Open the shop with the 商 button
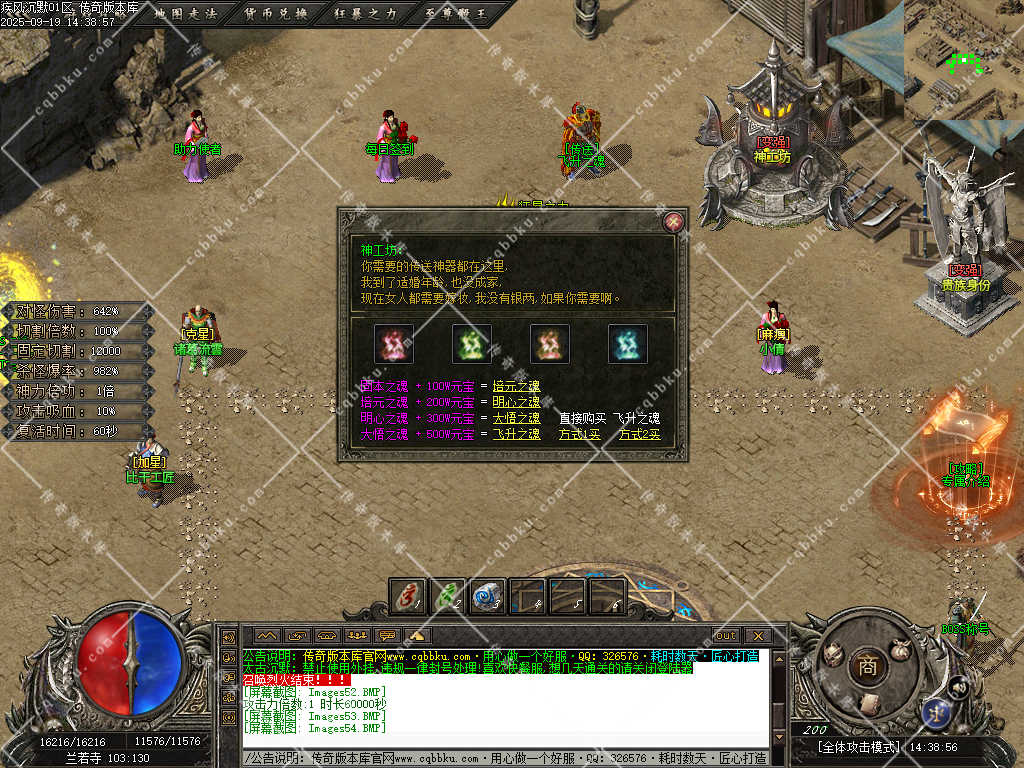This screenshot has width=1024, height=768. (864, 666)
